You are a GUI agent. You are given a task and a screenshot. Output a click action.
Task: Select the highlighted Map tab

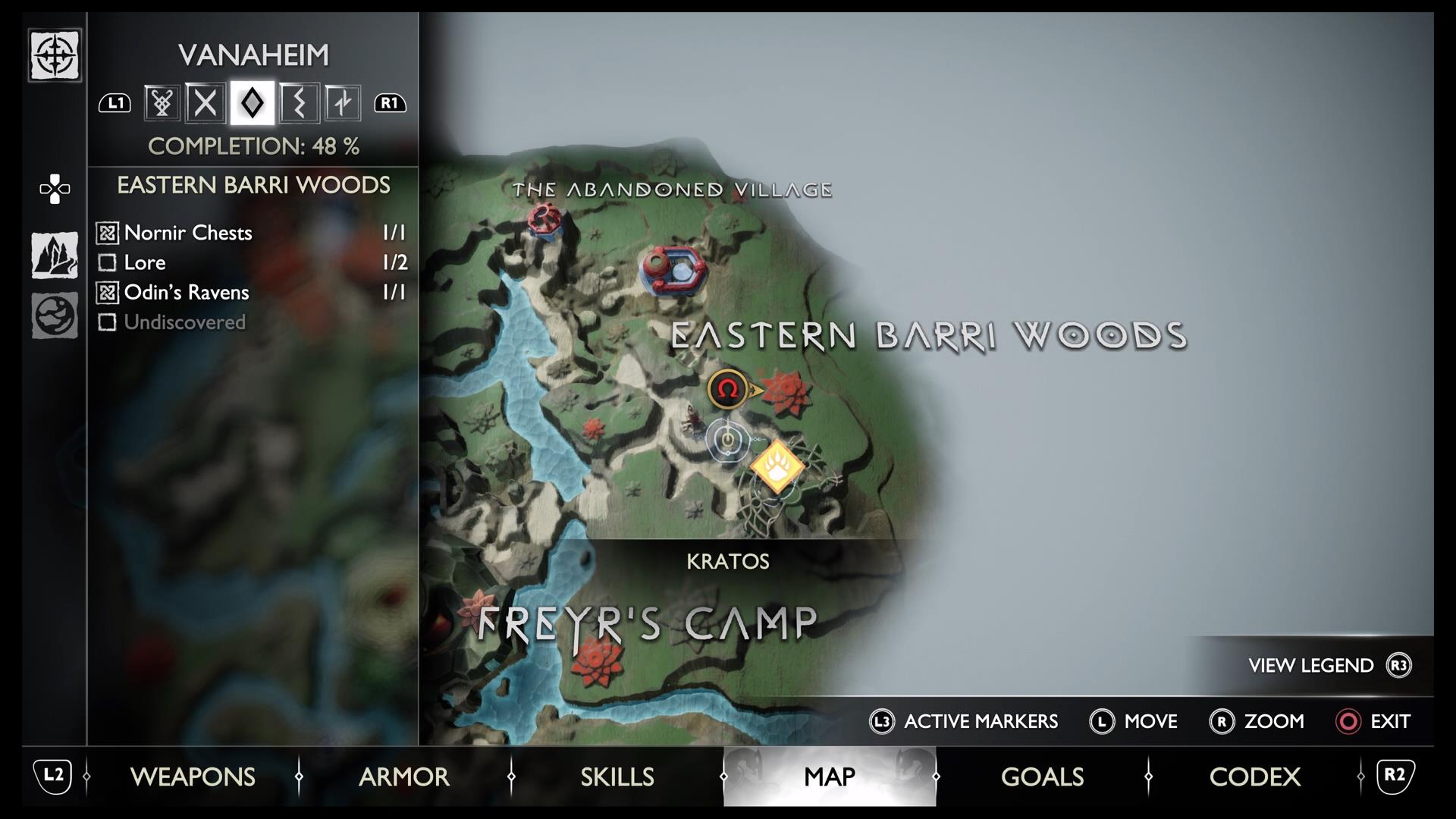point(830,777)
